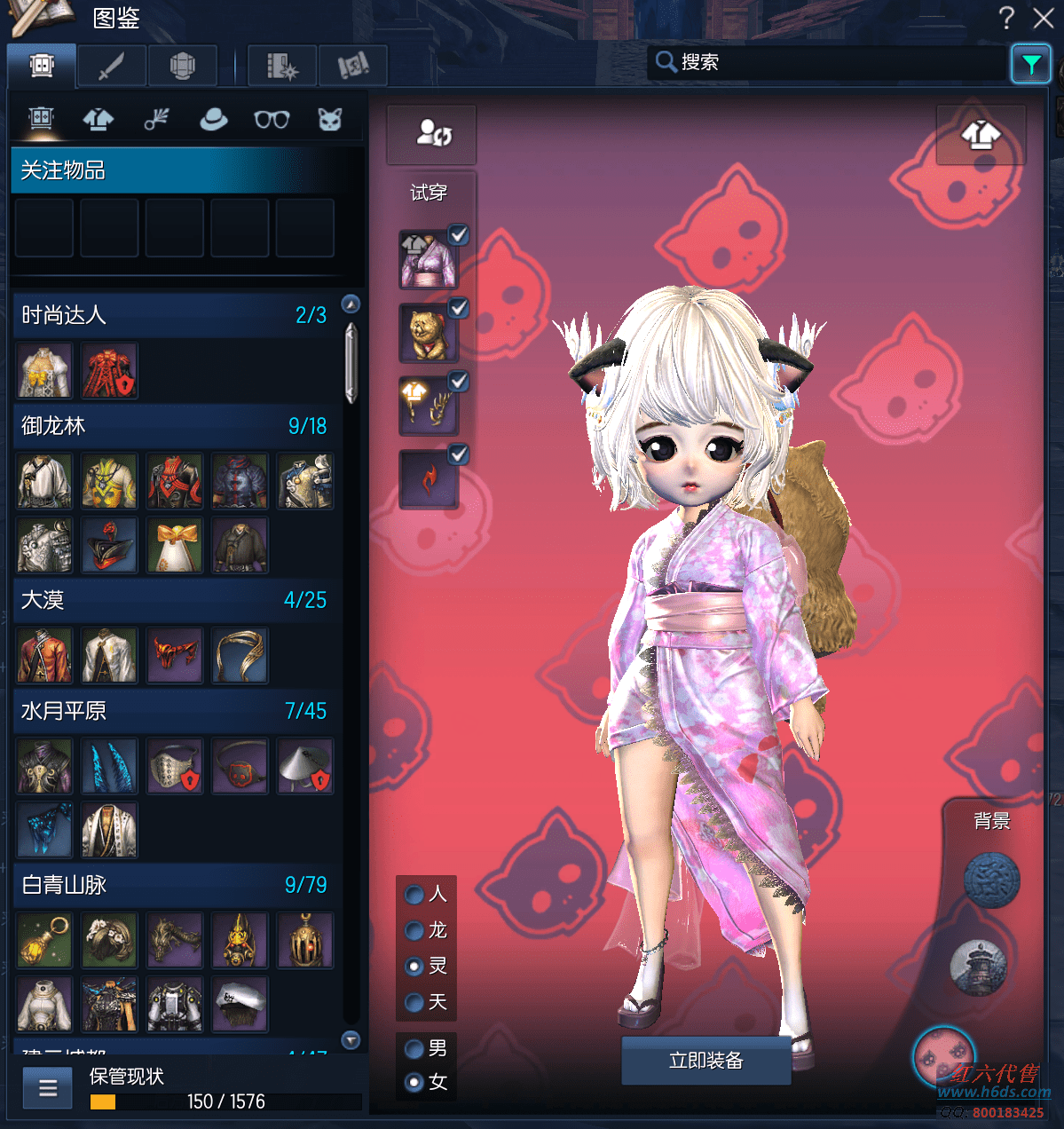Choose the 天 race option
Image resolution: width=1064 pixels, height=1129 pixels.
point(414,1002)
